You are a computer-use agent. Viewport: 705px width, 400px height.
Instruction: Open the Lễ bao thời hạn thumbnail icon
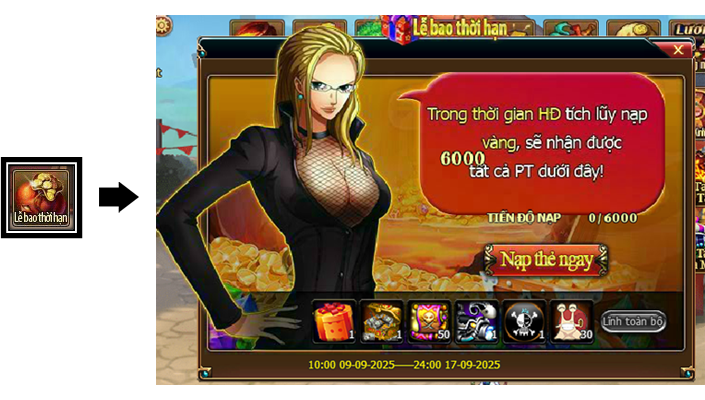41,197
